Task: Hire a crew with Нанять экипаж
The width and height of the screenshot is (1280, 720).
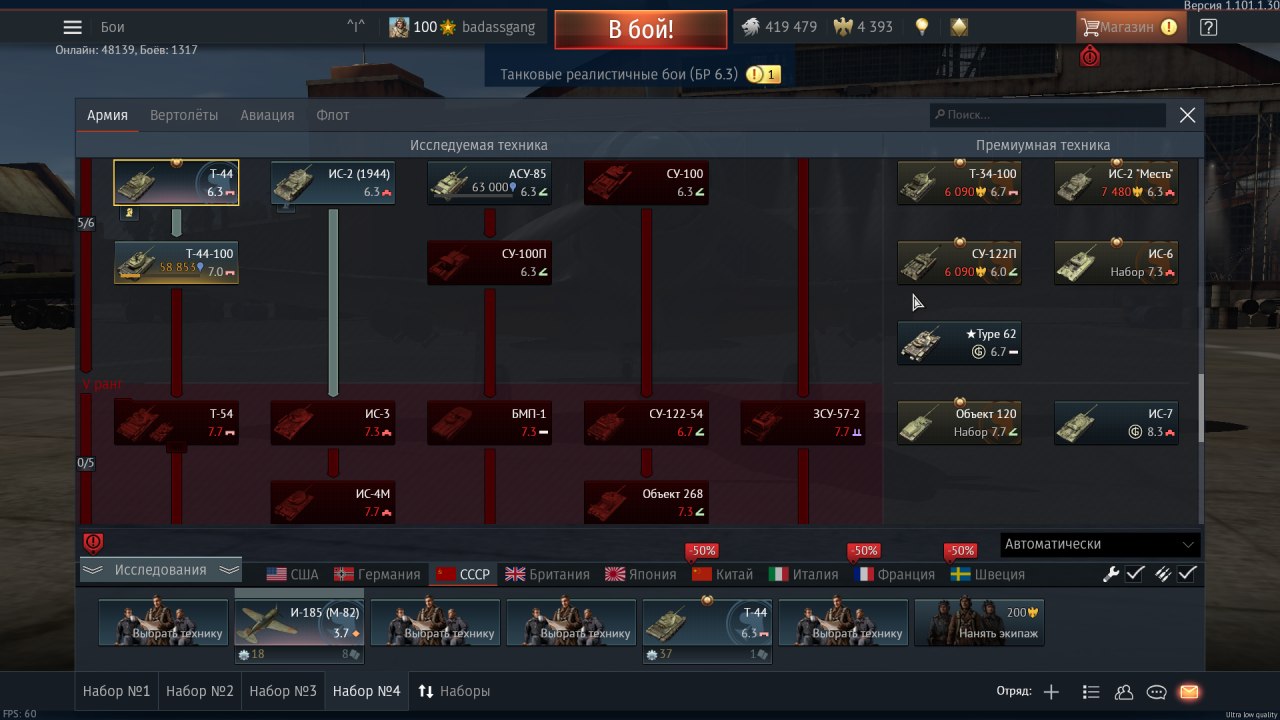Action: (979, 622)
